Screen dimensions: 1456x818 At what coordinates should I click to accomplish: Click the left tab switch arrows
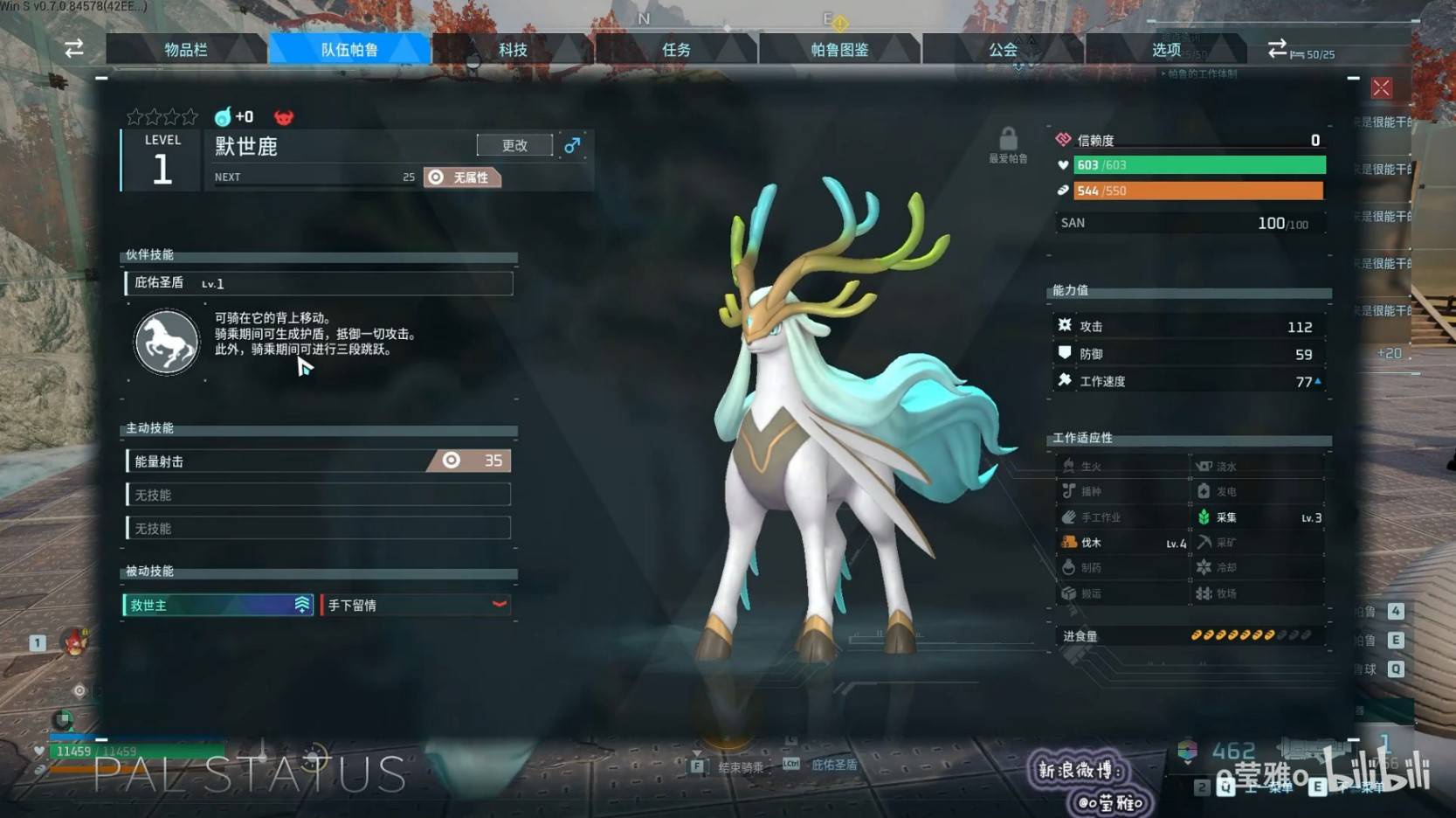[74, 49]
